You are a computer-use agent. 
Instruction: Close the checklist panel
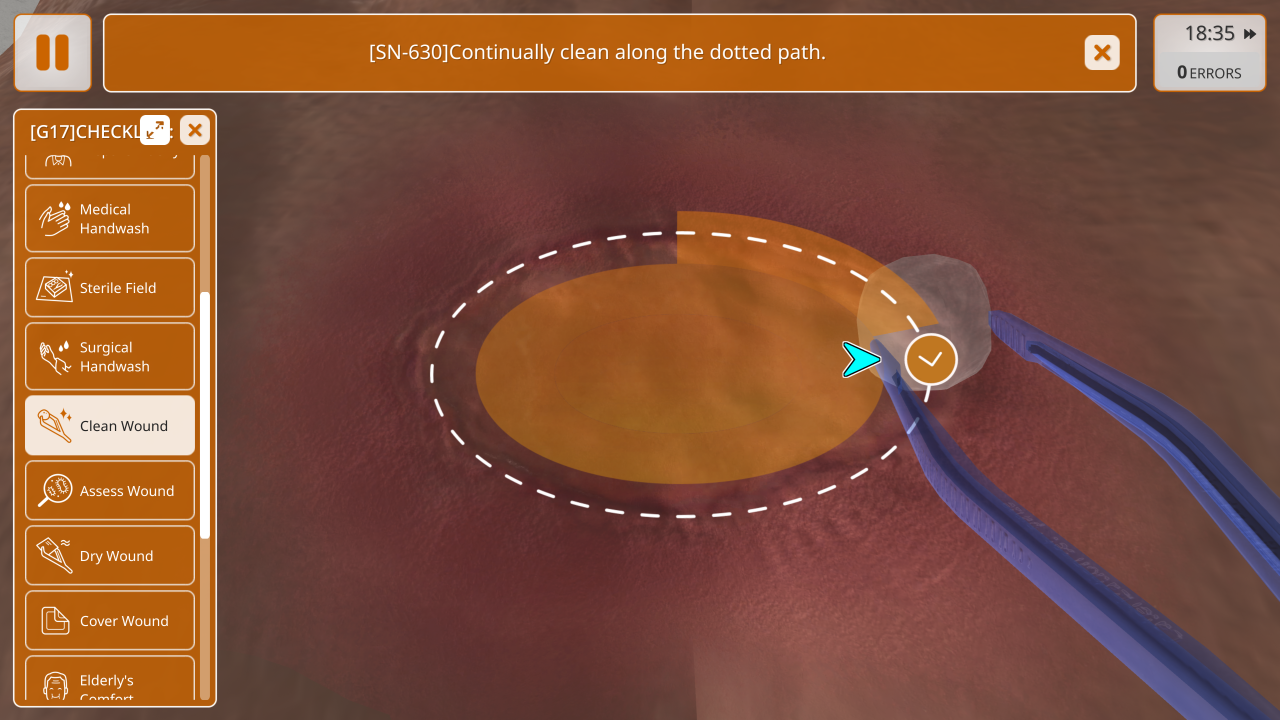pyautogui.click(x=195, y=130)
